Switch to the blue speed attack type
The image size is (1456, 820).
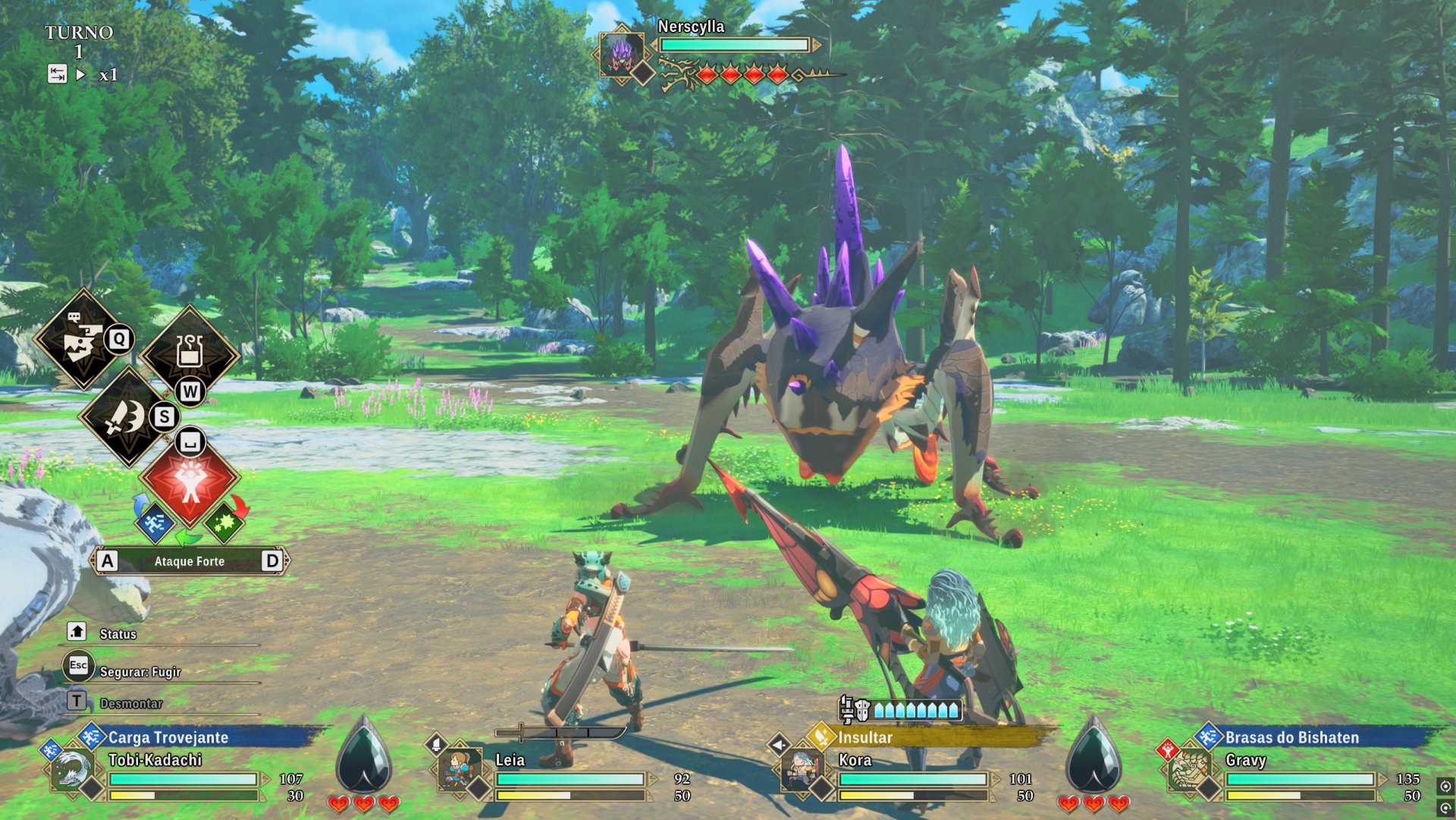(x=155, y=522)
